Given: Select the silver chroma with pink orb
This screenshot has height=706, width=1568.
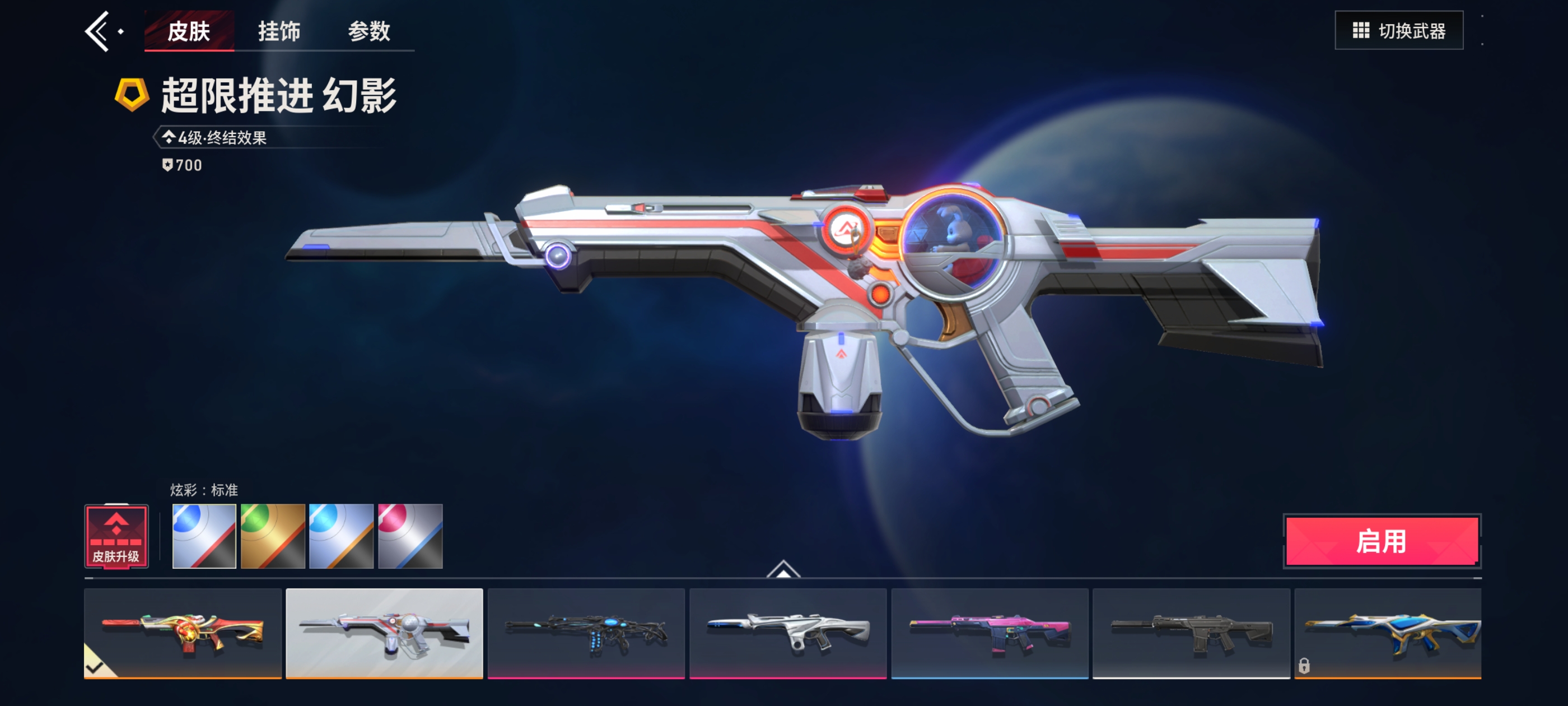Looking at the screenshot, I should [410, 536].
